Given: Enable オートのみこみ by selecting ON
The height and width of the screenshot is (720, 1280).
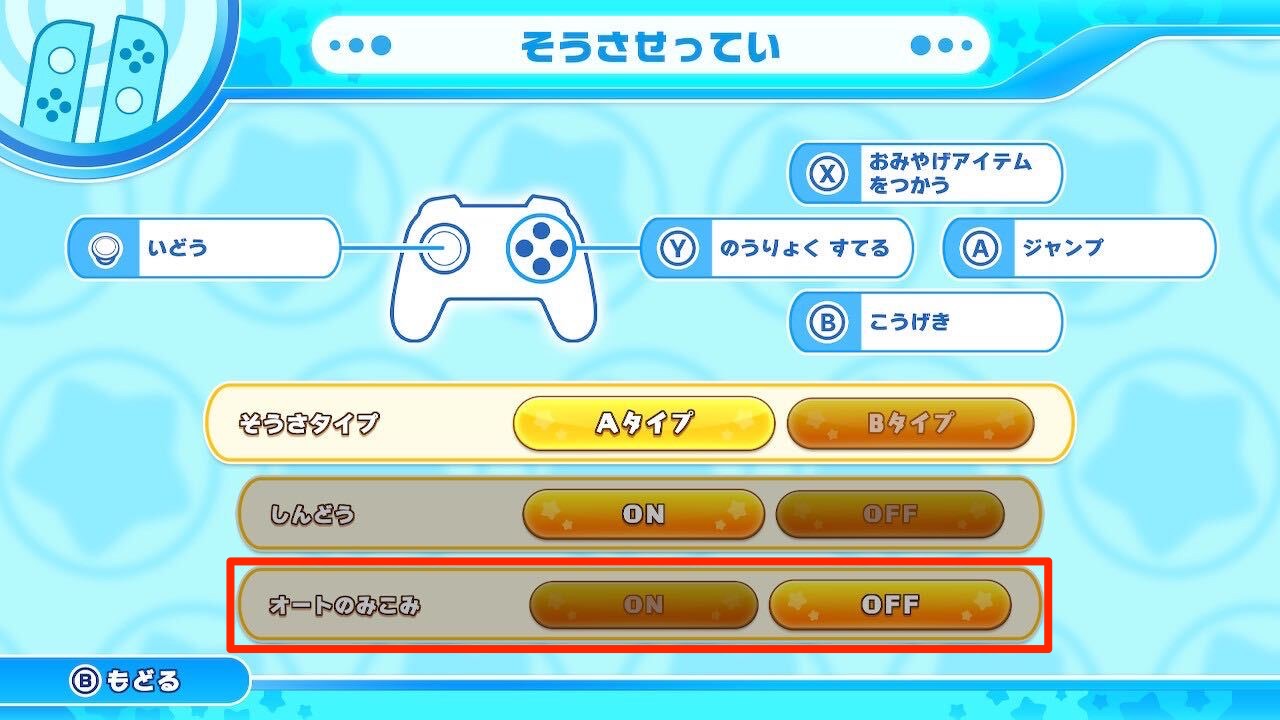Looking at the screenshot, I should click(x=643, y=604).
